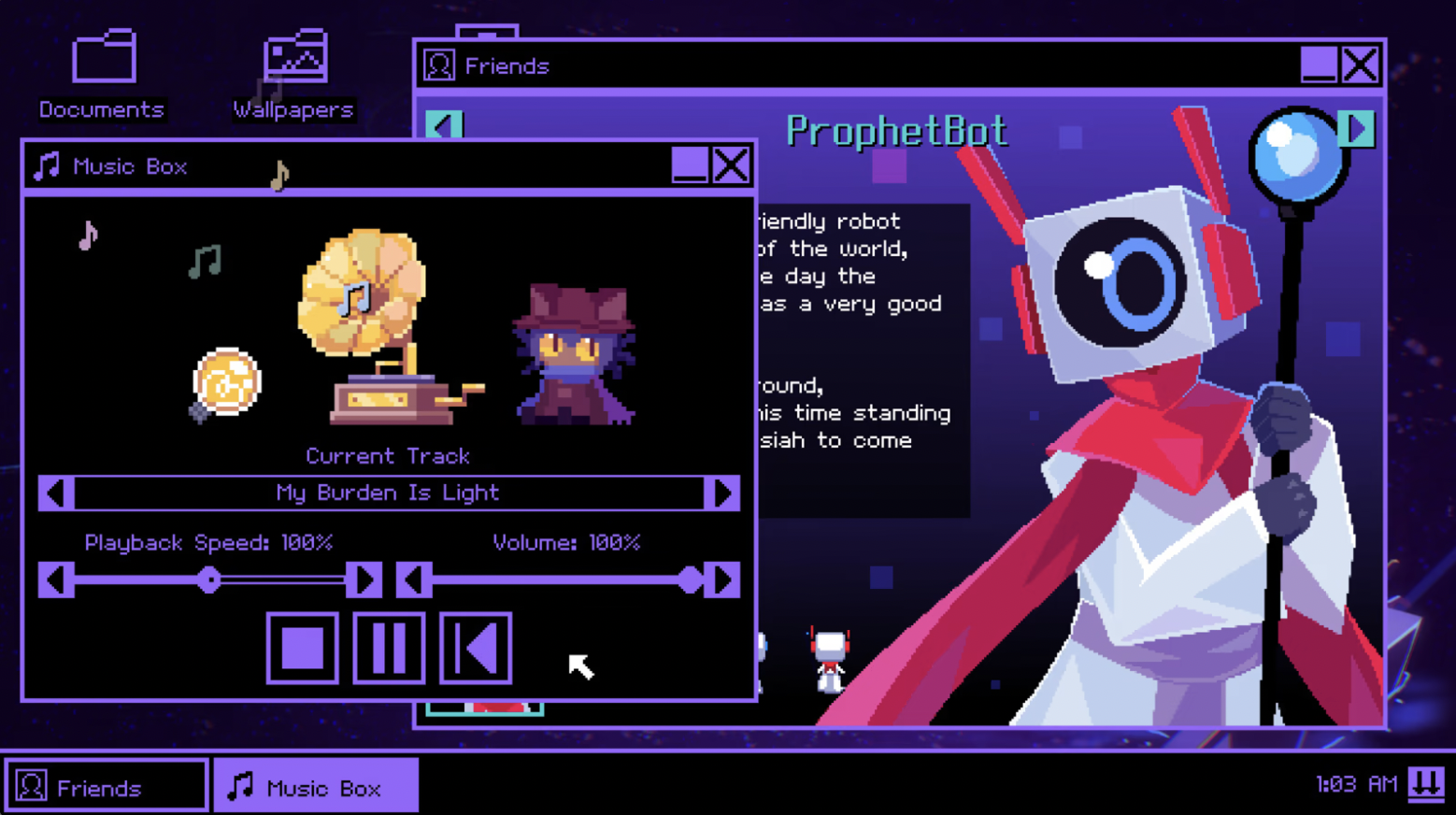
Task: Switch to the Music Box taskbar tab
Action: click(x=315, y=784)
